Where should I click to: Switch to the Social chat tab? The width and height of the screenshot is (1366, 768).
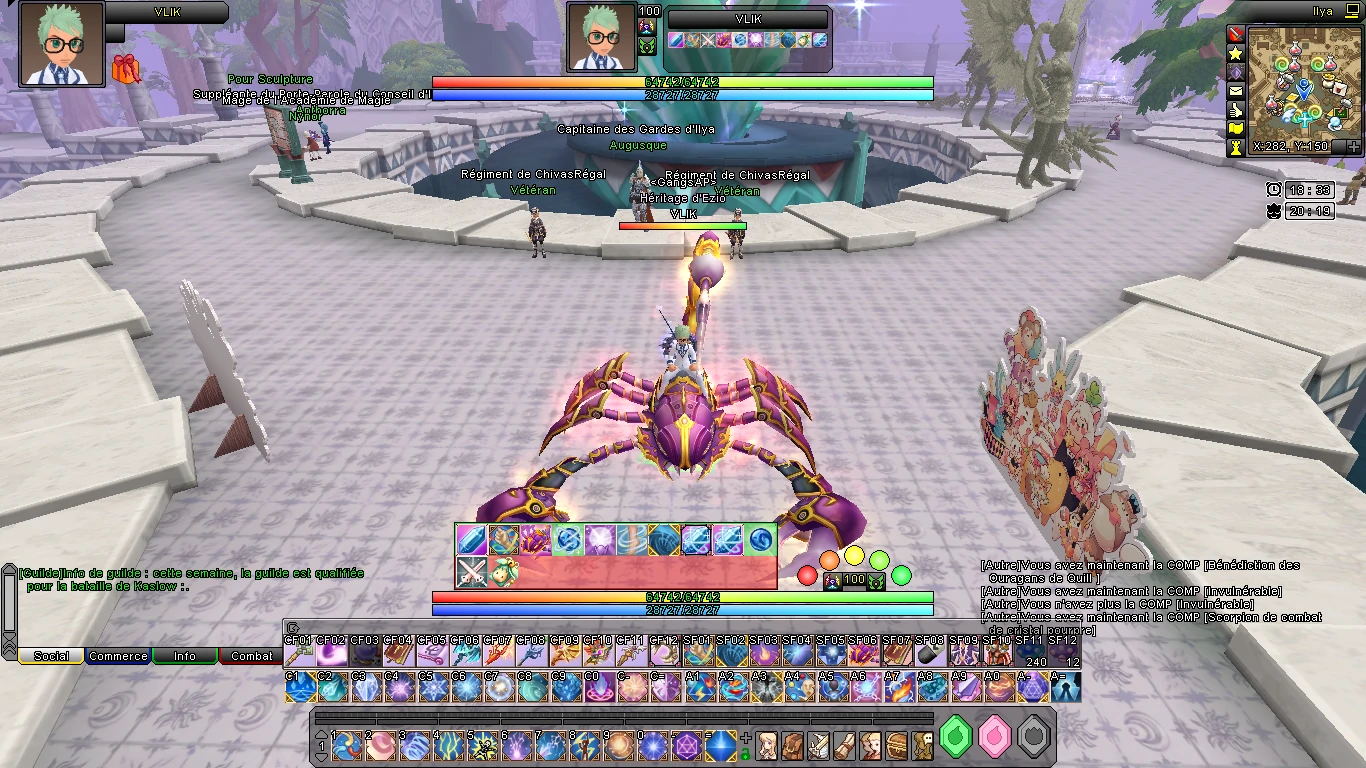[x=51, y=656]
